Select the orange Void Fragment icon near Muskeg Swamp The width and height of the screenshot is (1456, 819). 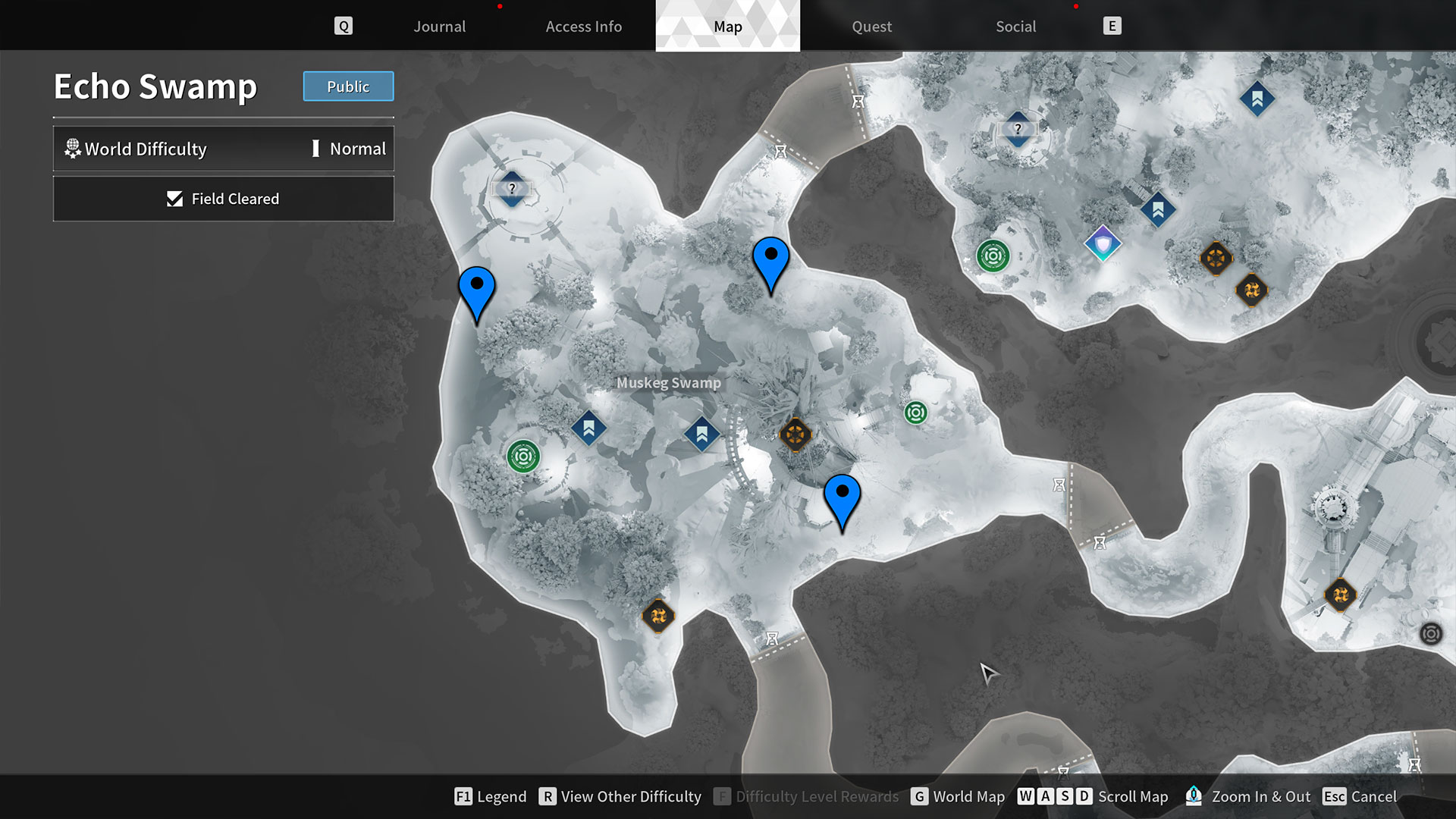pyautogui.click(x=795, y=435)
